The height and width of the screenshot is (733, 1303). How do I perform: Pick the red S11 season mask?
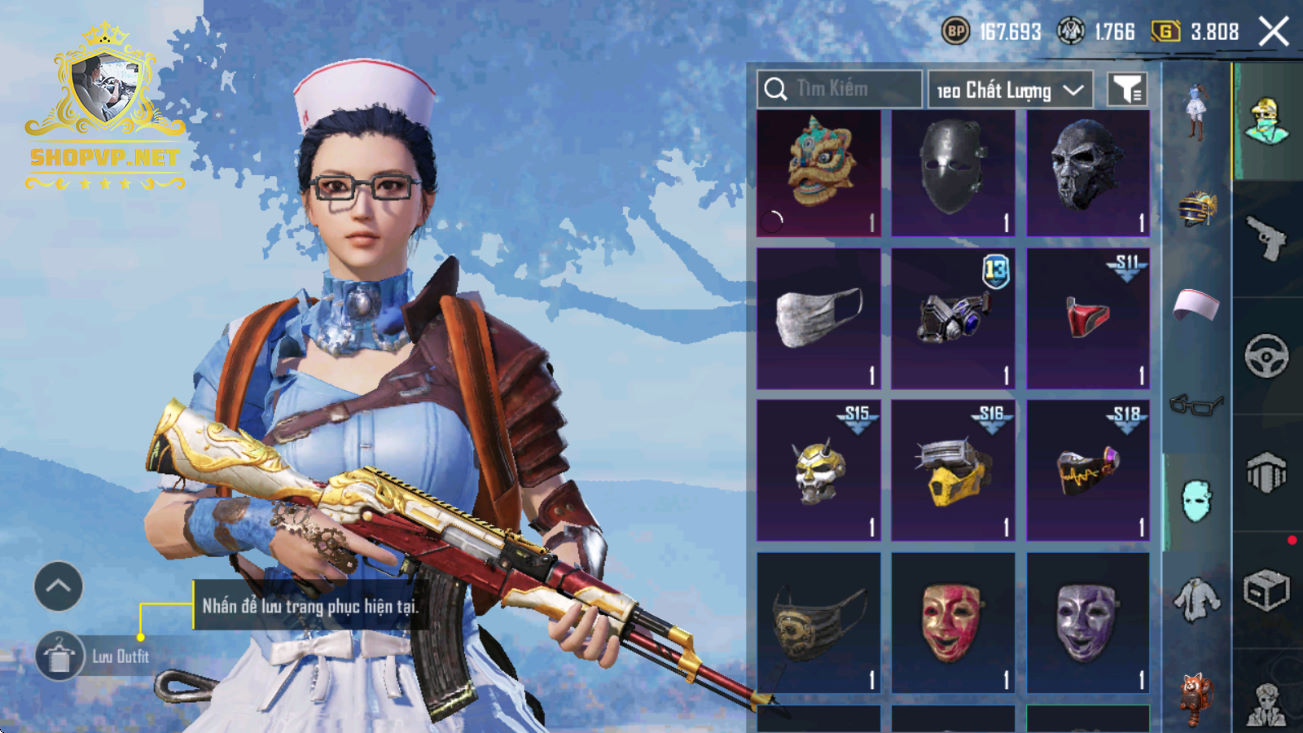point(1088,318)
